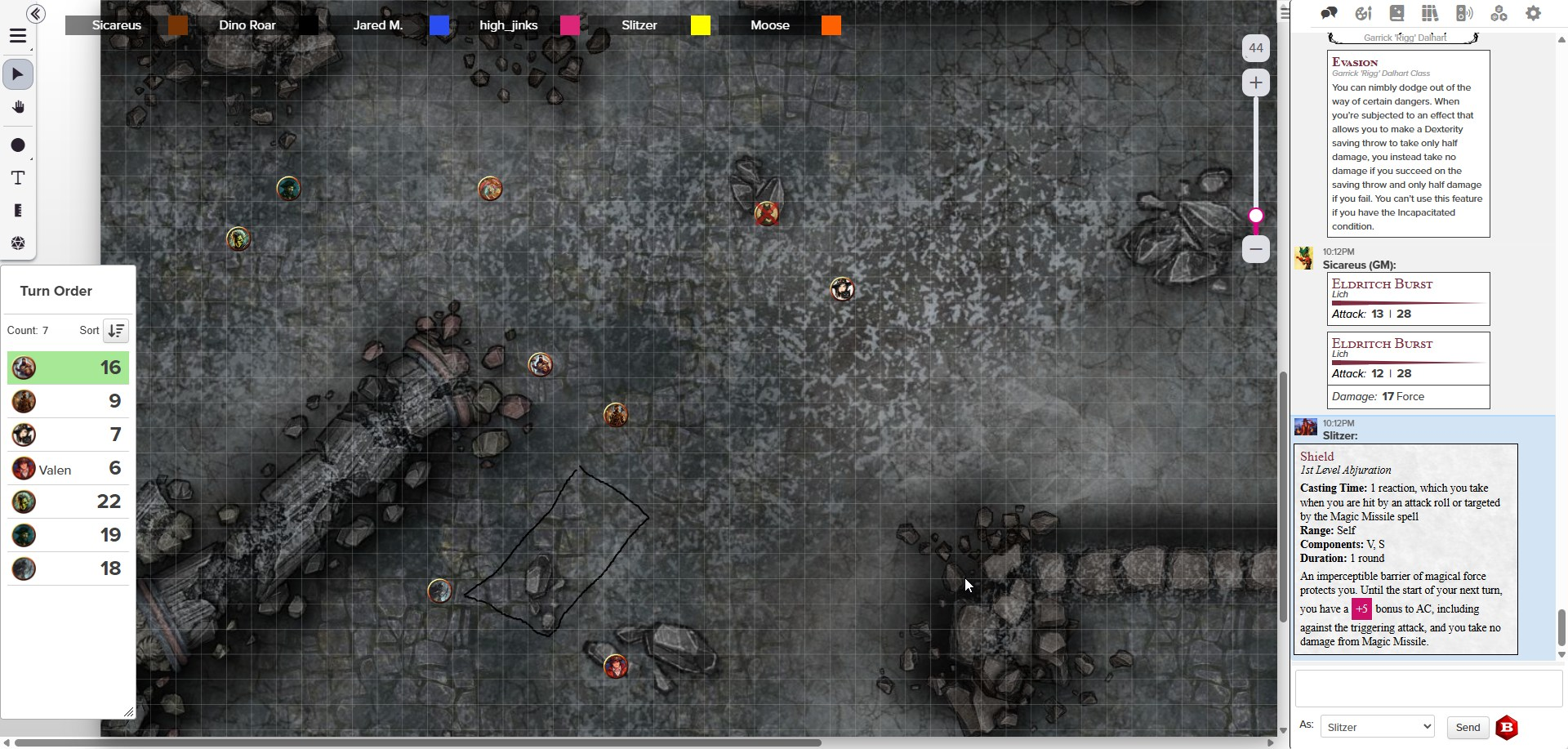1568x749 pixels.
Task: Zoom in with the plus button
Action: click(x=1256, y=82)
